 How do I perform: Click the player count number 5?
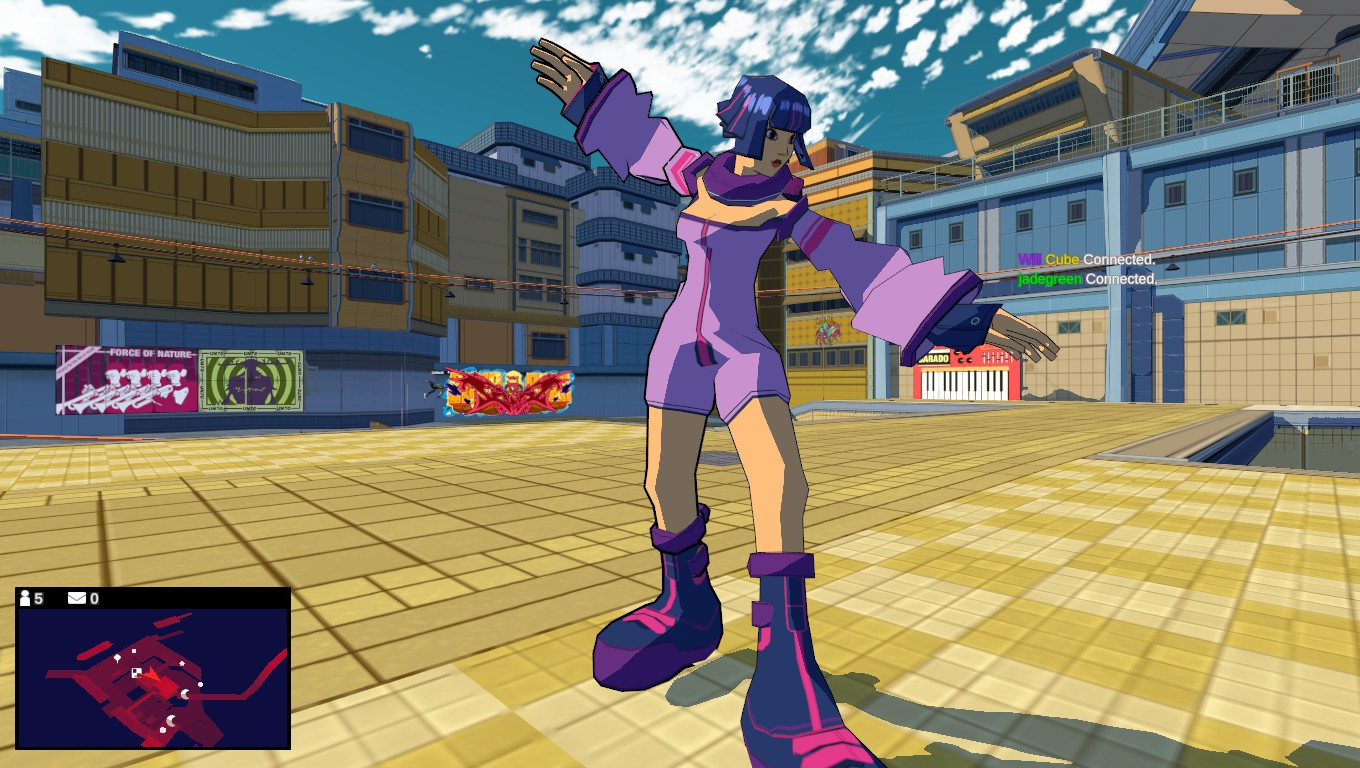pos(40,599)
